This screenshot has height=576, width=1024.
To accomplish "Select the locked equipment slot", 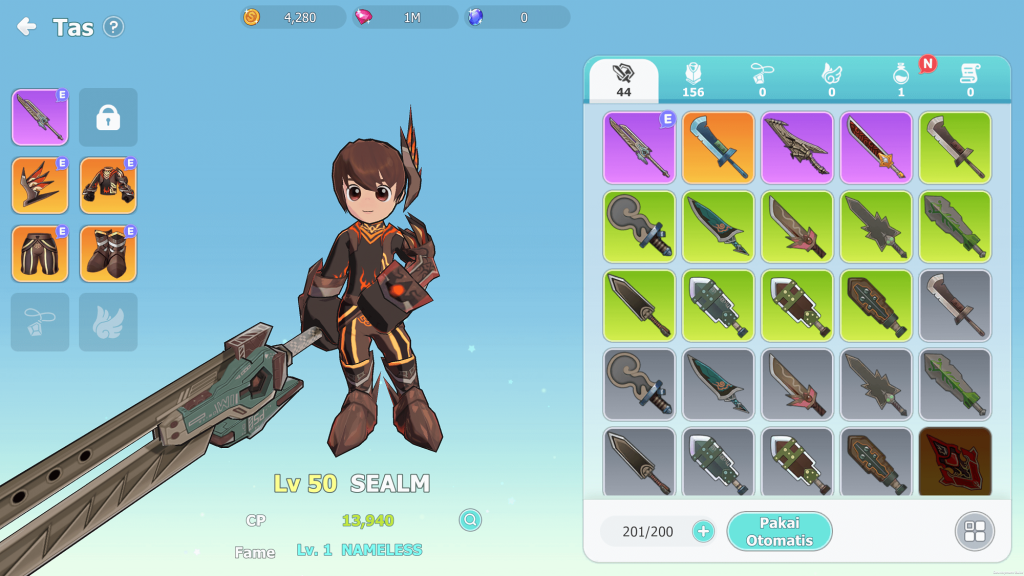I will (108, 117).
